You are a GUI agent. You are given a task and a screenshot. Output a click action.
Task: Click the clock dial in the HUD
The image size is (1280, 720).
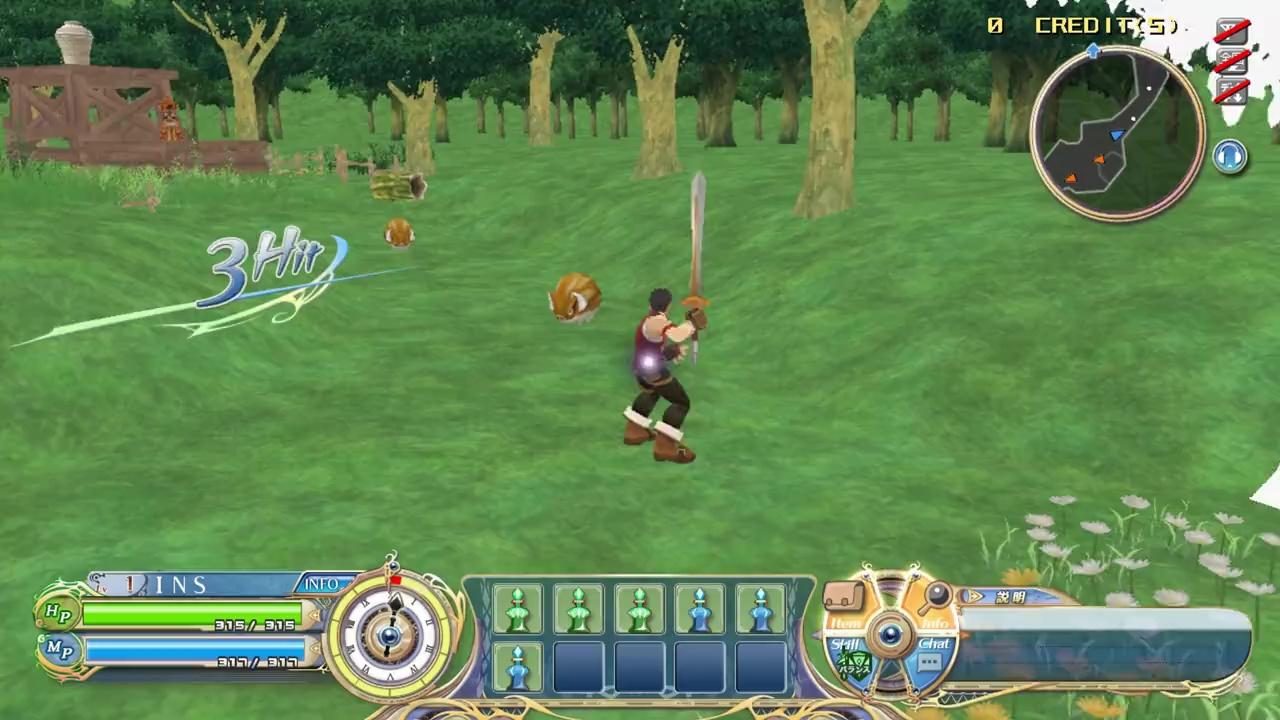coord(390,635)
